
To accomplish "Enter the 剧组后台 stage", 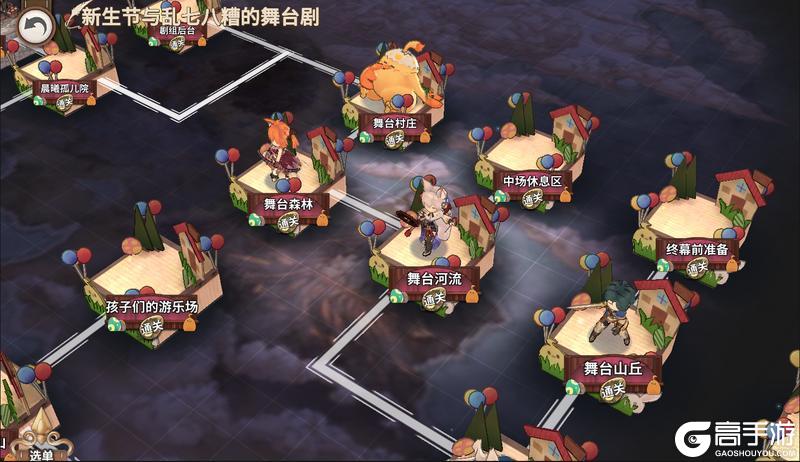I will pos(177,31).
